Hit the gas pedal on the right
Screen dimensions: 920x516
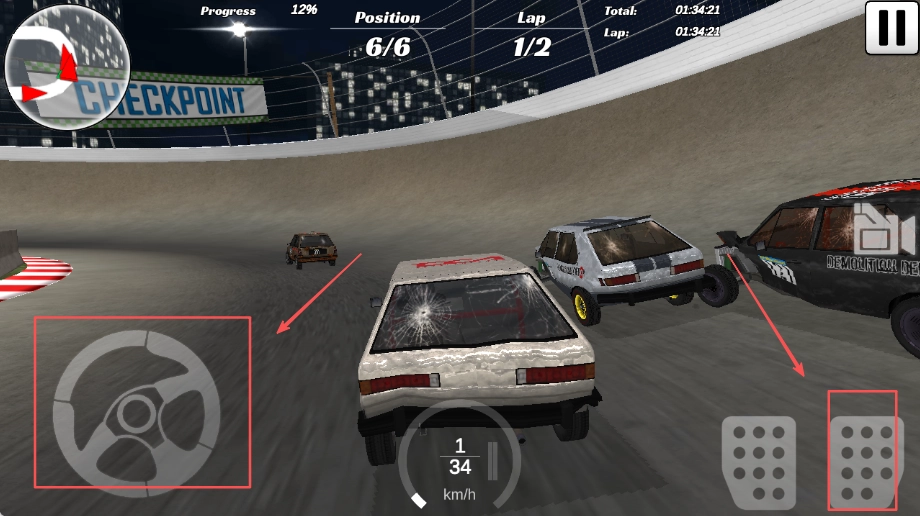point(862,451)
